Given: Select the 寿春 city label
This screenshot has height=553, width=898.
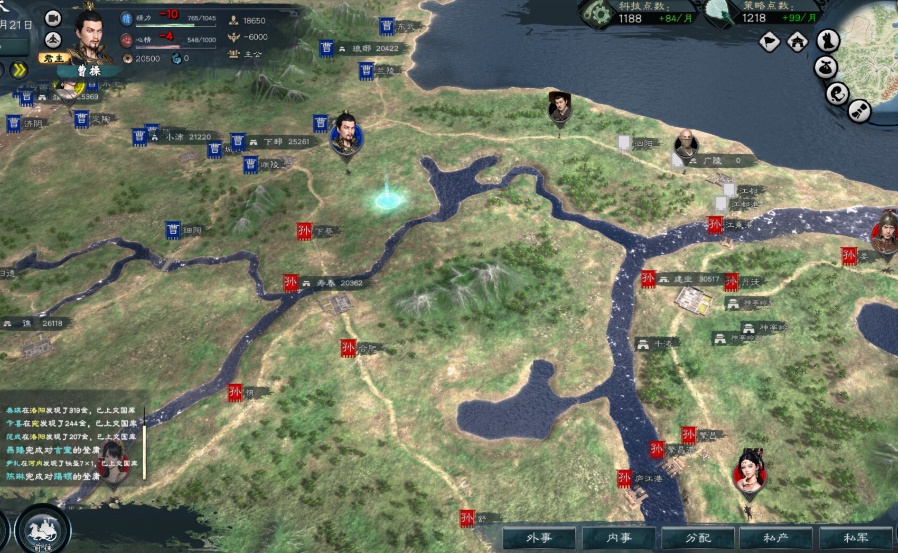Looking at the screenshot, I should coord(326,283).
